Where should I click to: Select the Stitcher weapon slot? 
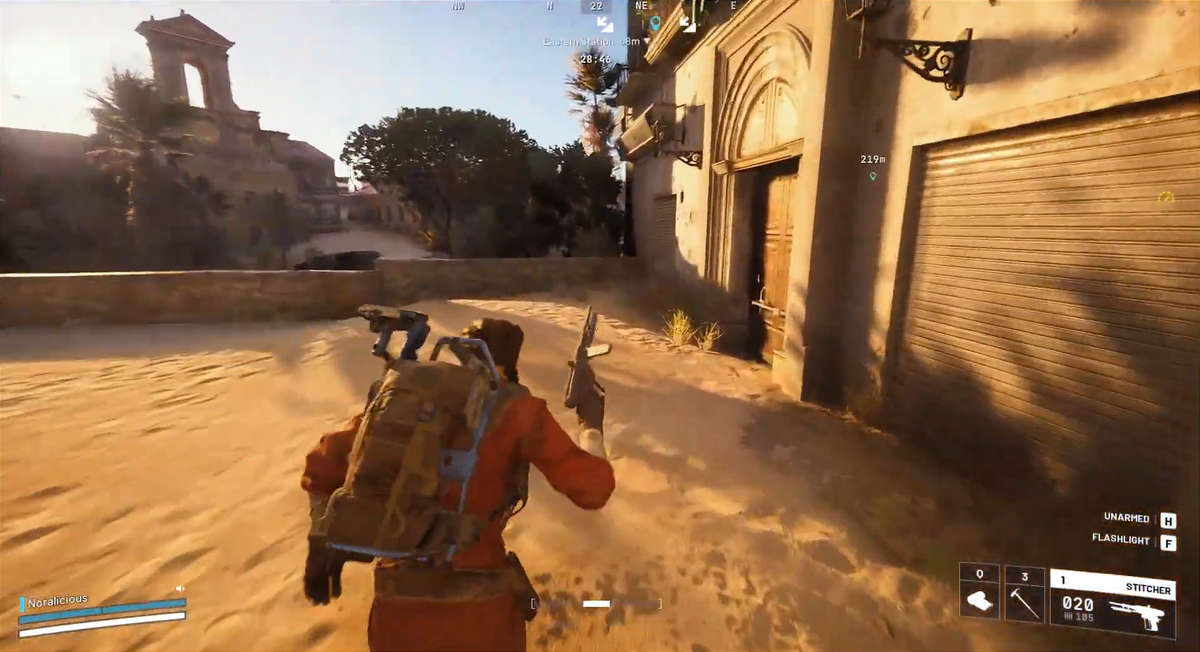(1112, 603)
